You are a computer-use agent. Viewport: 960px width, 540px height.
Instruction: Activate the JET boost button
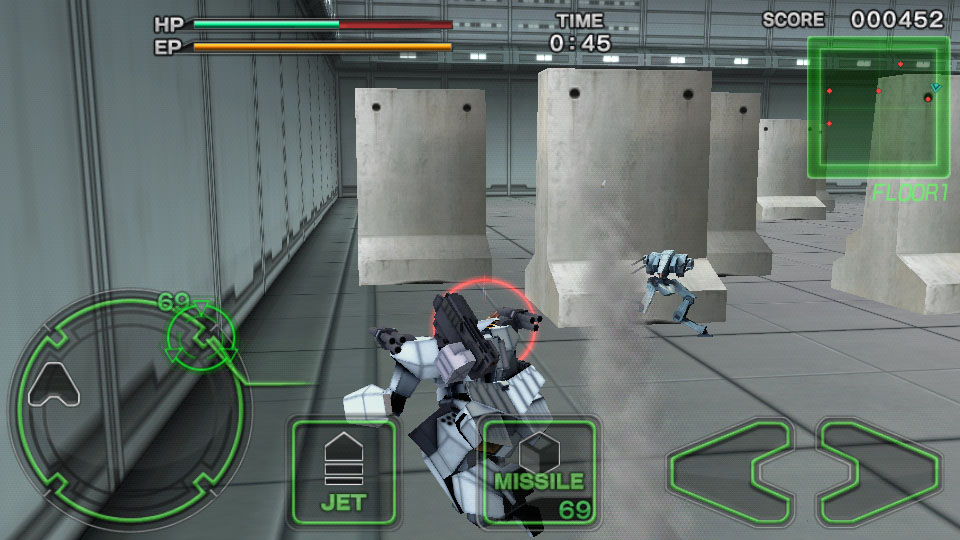tap(343, 471)
